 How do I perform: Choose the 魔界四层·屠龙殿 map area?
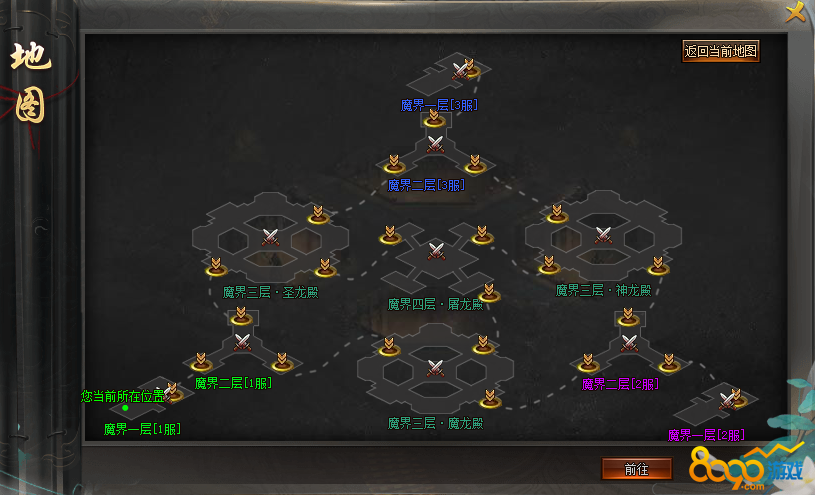(436, 250)
